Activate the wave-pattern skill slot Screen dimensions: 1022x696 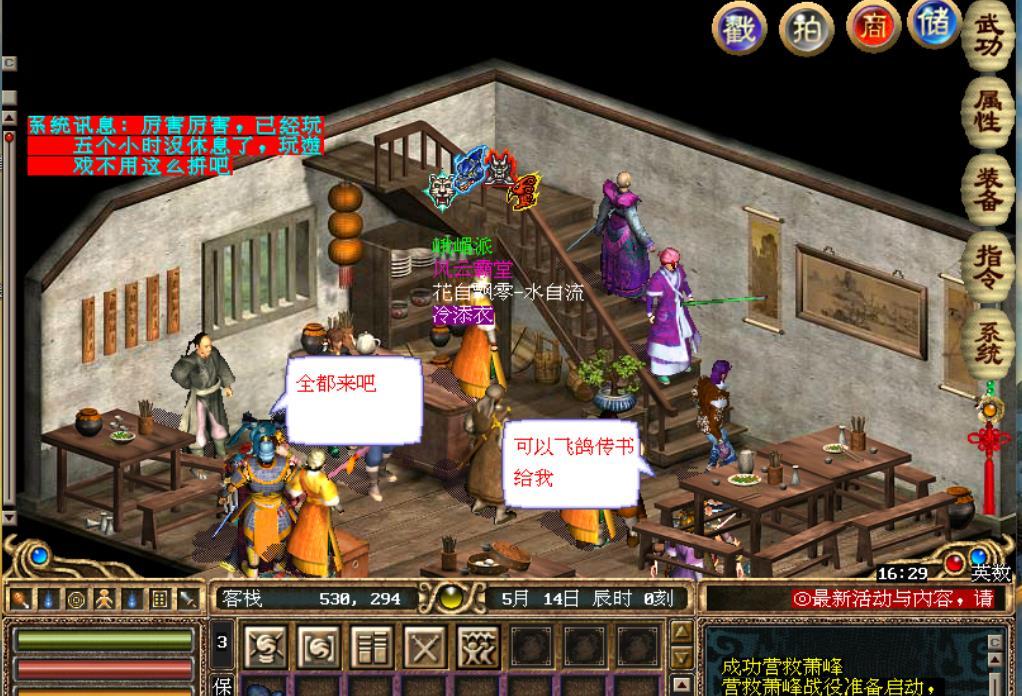[478, 648]
